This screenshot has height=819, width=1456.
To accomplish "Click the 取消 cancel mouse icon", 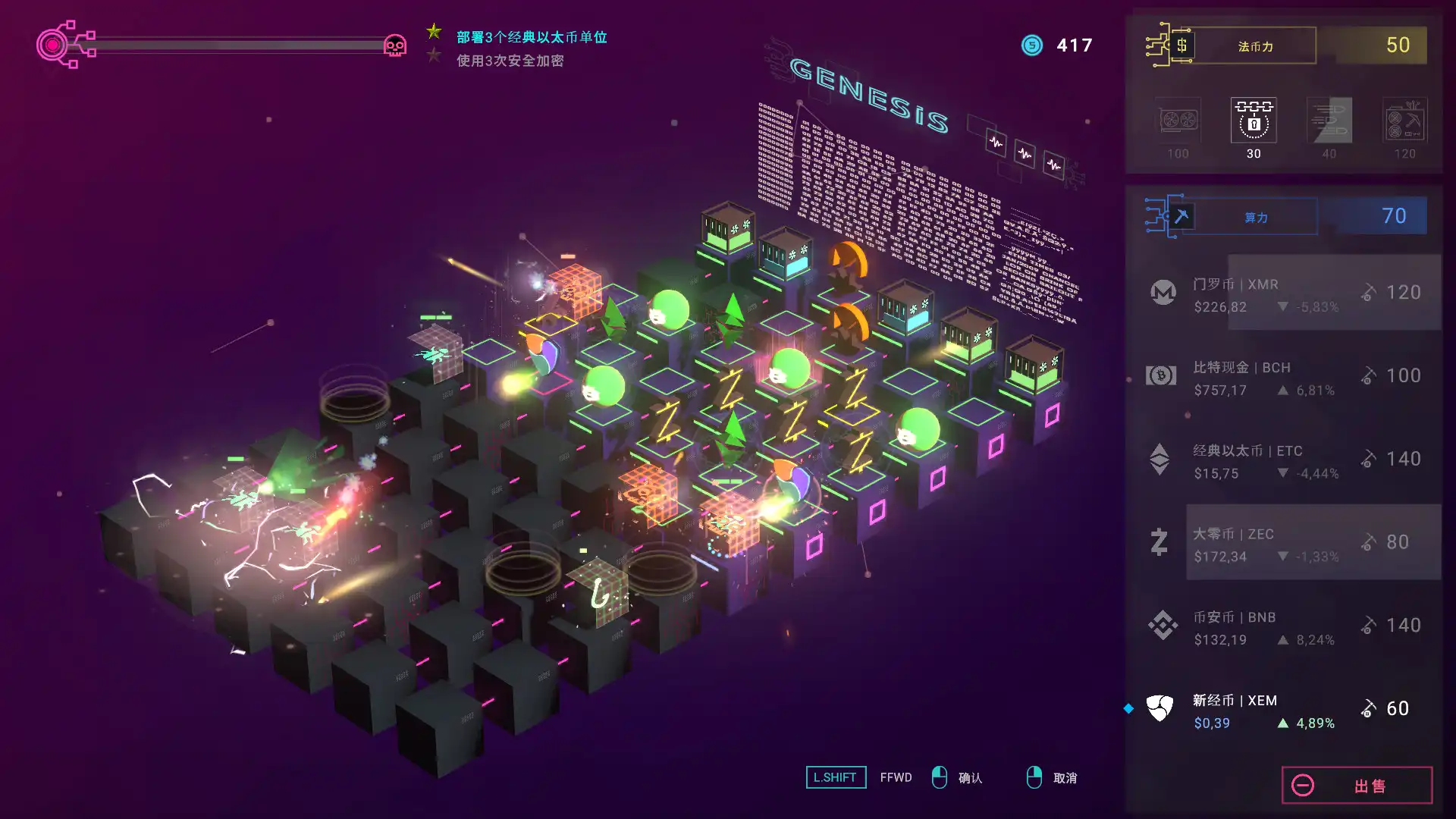I will coord(1033,777).
